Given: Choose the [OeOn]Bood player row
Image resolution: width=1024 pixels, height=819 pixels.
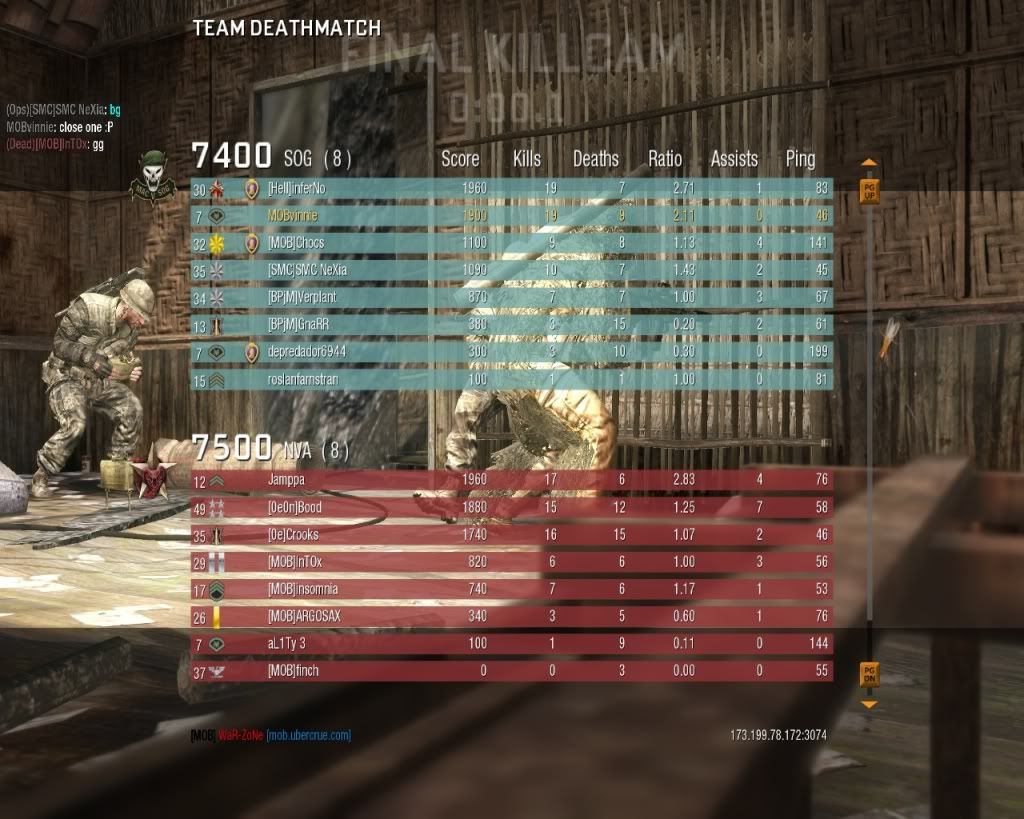Looking at the screenshot, I should pos(511,508).
